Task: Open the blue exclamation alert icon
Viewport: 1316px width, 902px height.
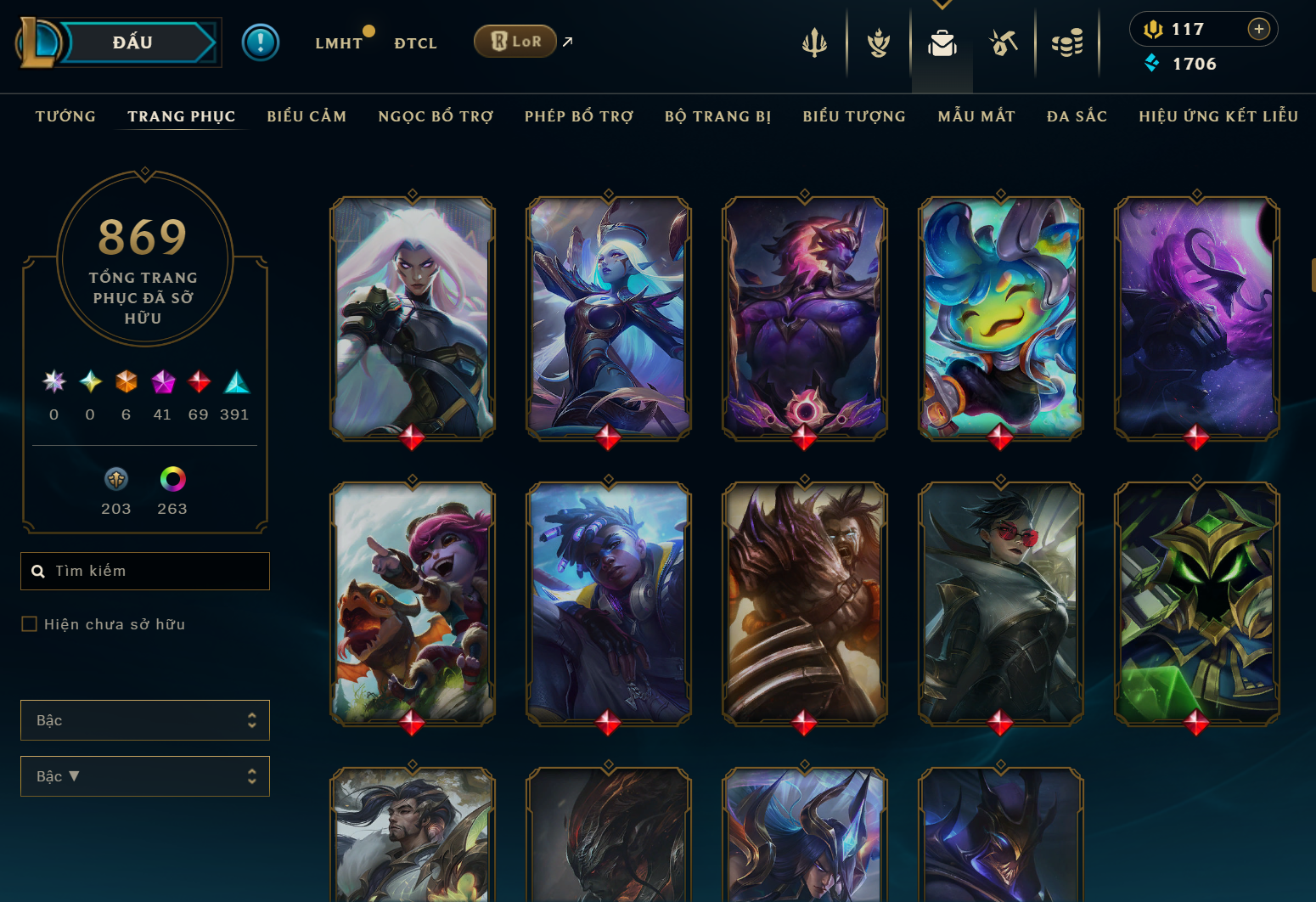Action: 261,42
